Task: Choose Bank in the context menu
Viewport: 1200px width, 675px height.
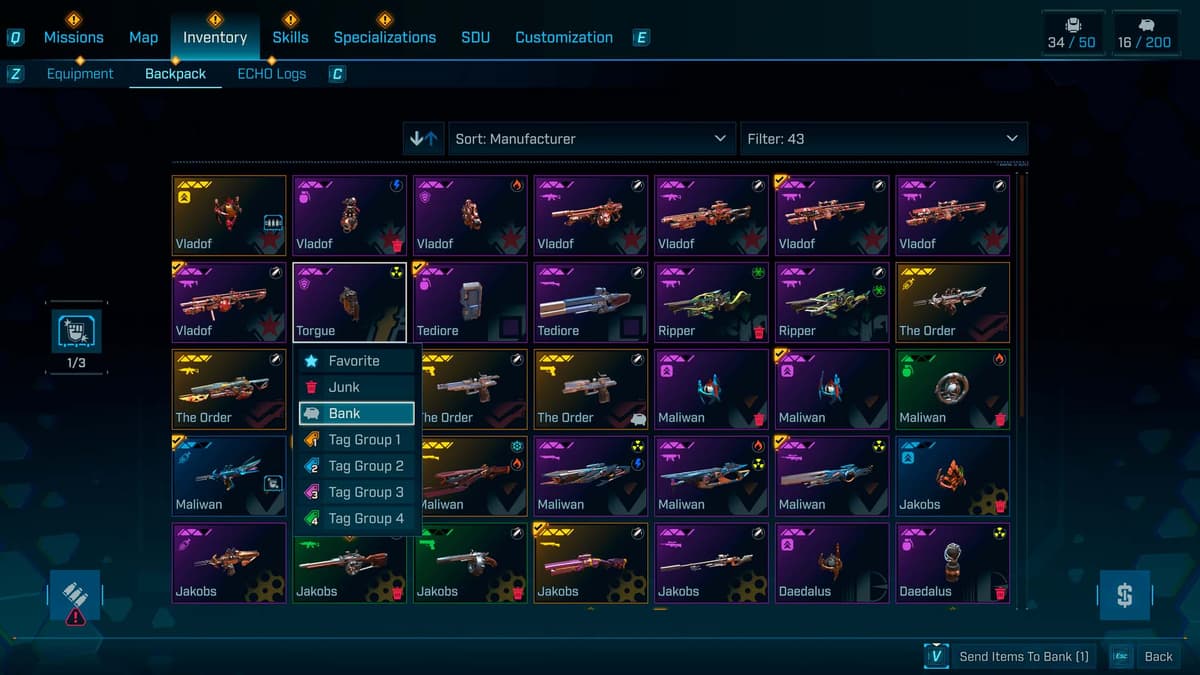Action: (x=357, y=413)
